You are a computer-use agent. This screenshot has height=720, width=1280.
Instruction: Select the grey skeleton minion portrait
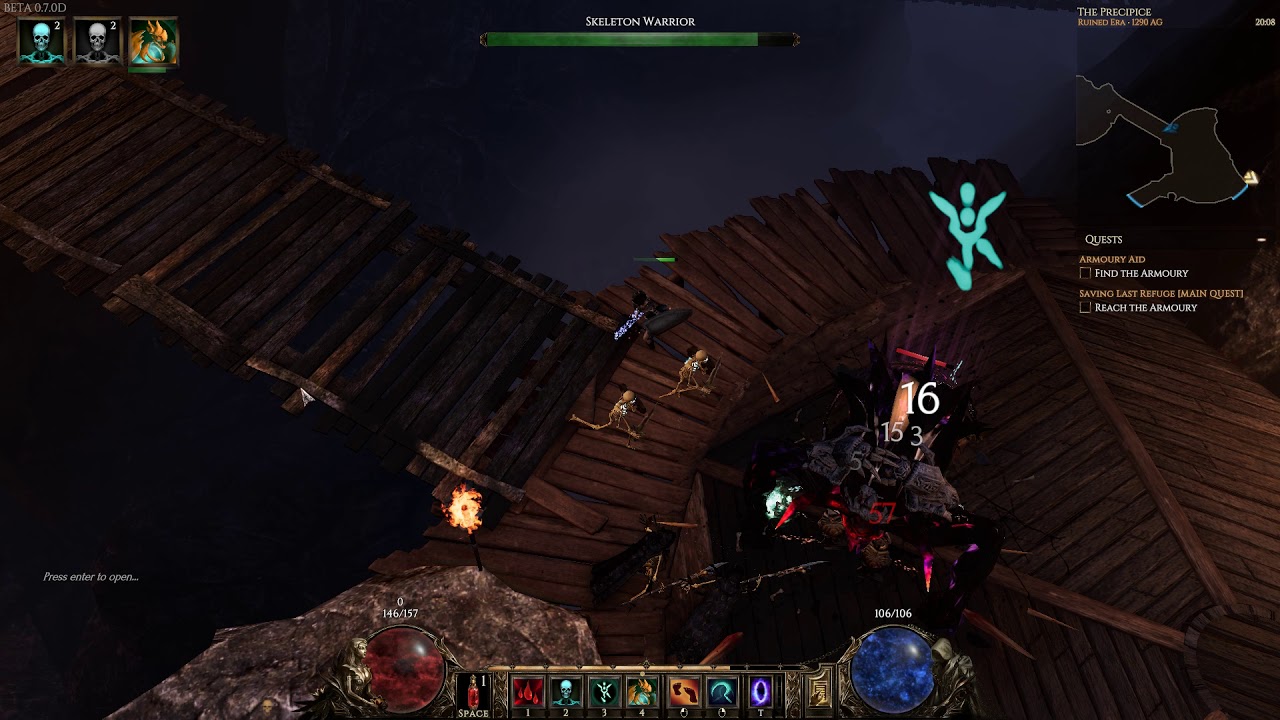point(97,42)
